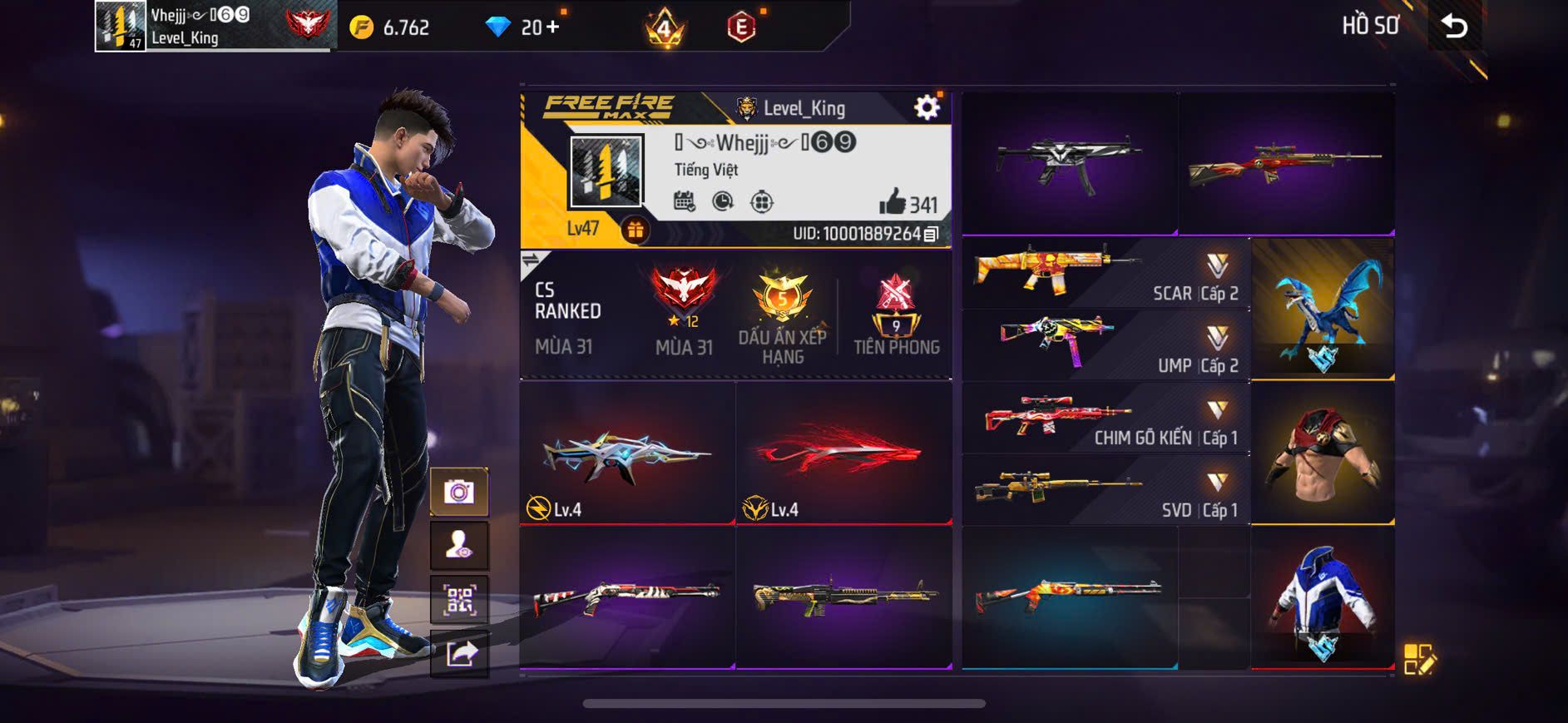Open the profile settings gear
Screen dimensions: 1568x723
(x=927, y=107)
